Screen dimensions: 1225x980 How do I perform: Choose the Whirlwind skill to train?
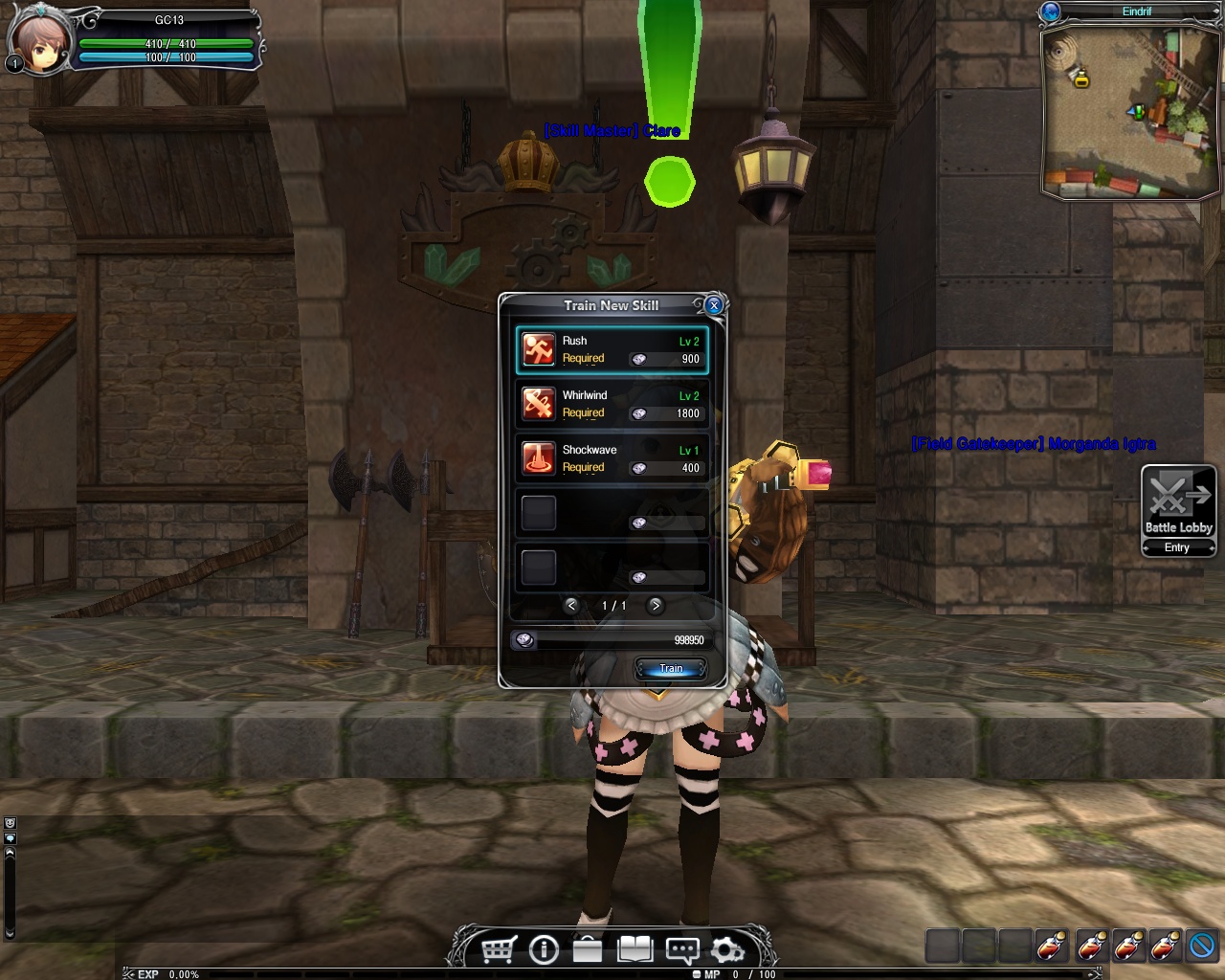(612, 404)
